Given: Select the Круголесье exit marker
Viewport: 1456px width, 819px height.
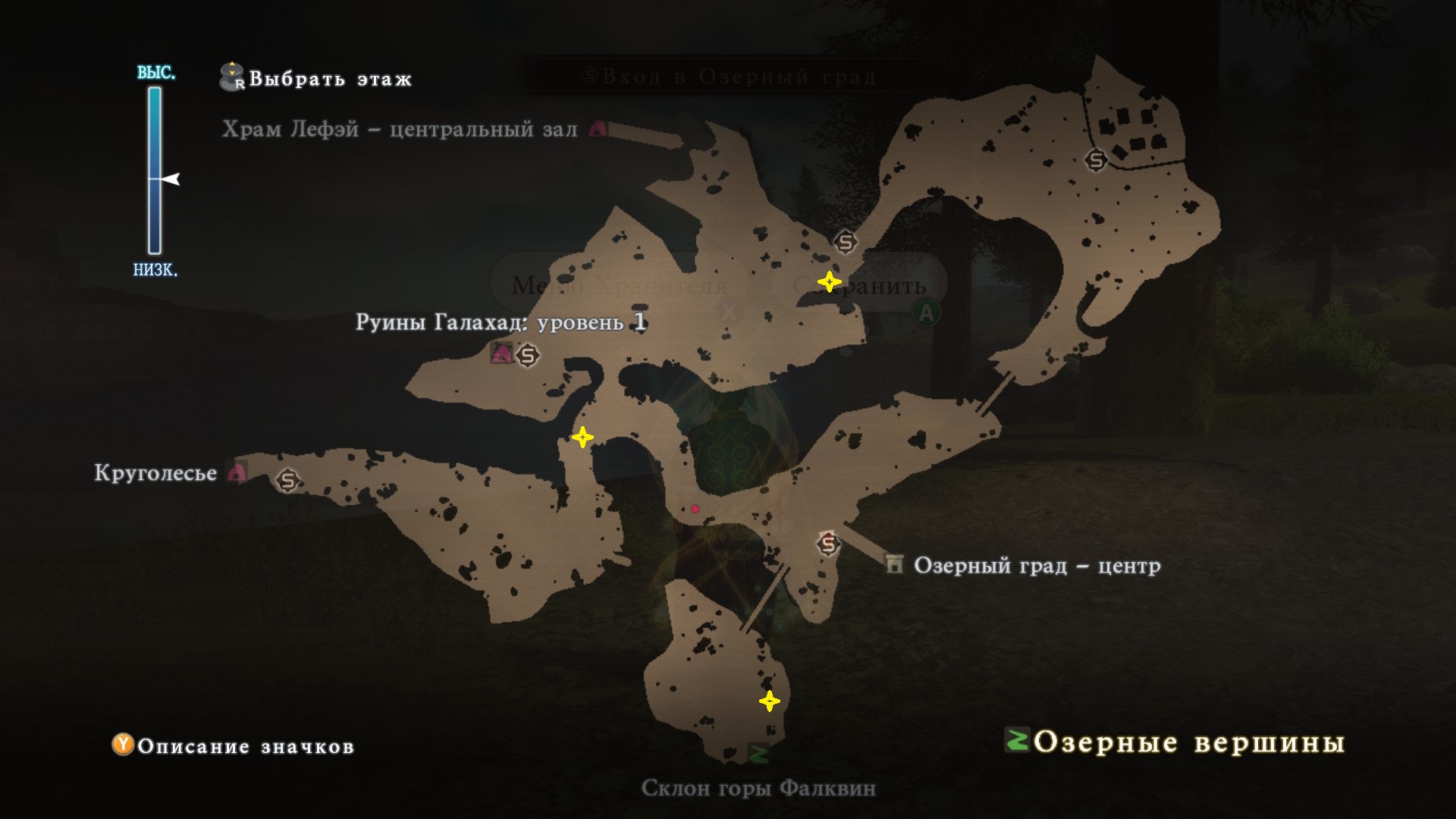Looking at the screenshot, I should tap(237, 472).
